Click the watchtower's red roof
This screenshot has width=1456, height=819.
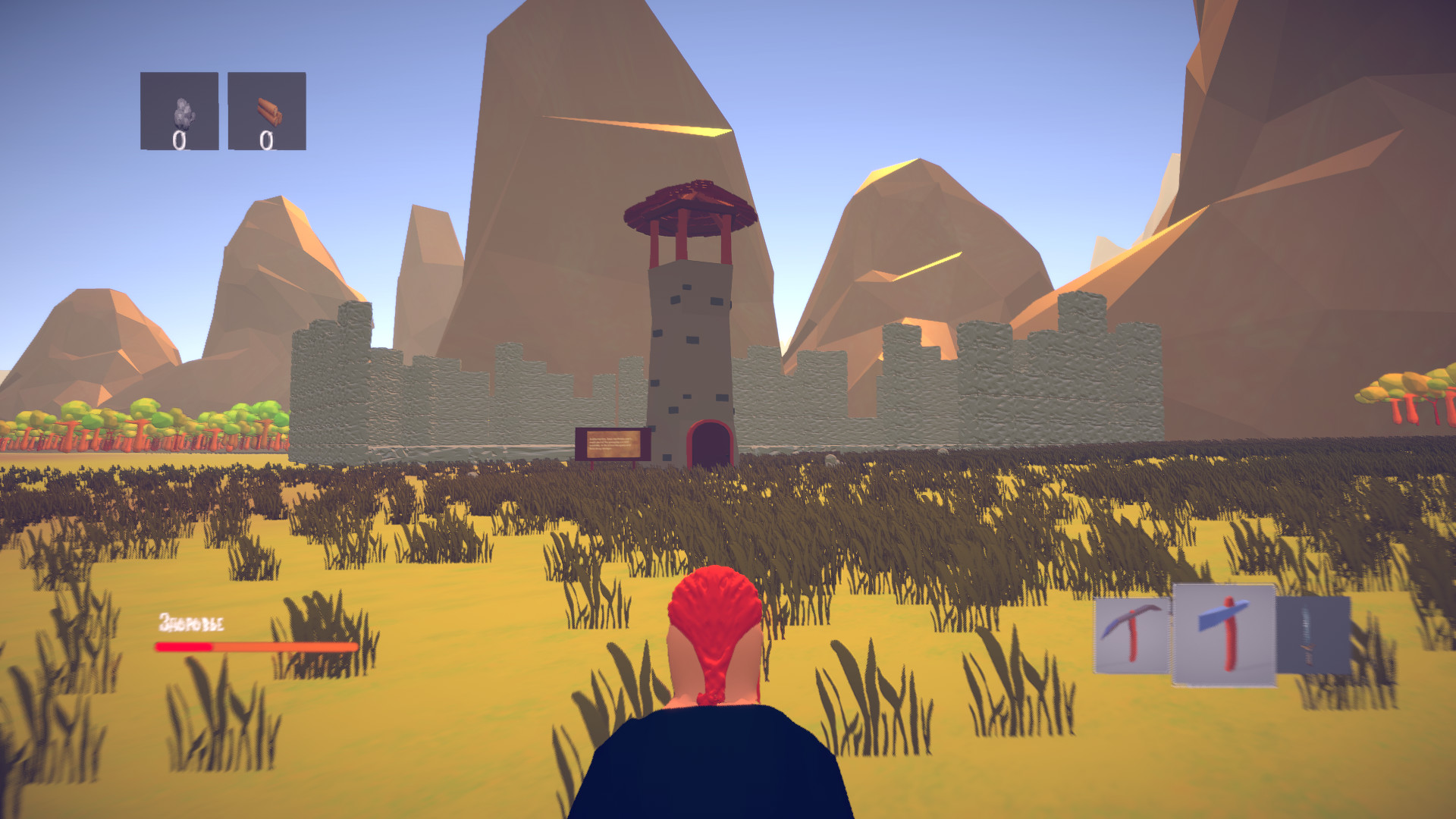[x=690, y=205]
